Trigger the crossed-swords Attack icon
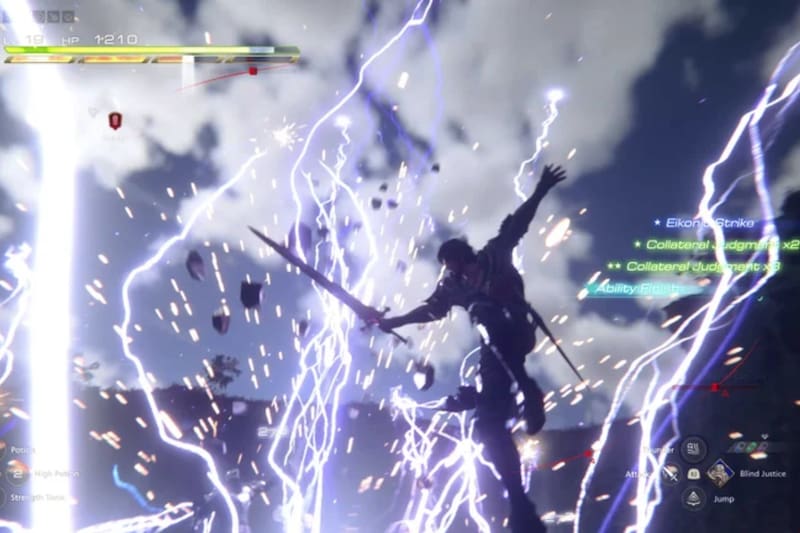 point(669,473)
